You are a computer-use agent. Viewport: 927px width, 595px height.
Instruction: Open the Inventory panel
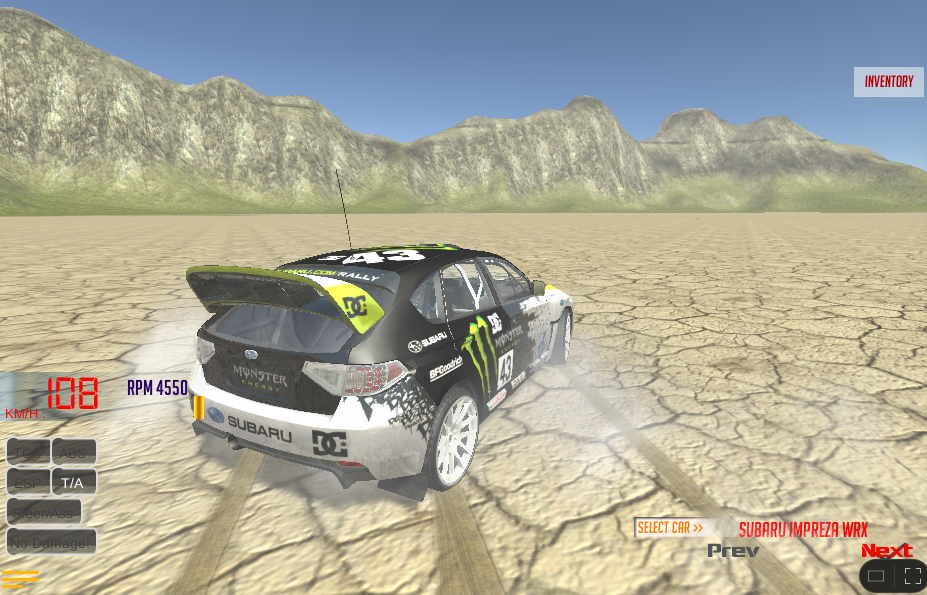click(889, 82)
